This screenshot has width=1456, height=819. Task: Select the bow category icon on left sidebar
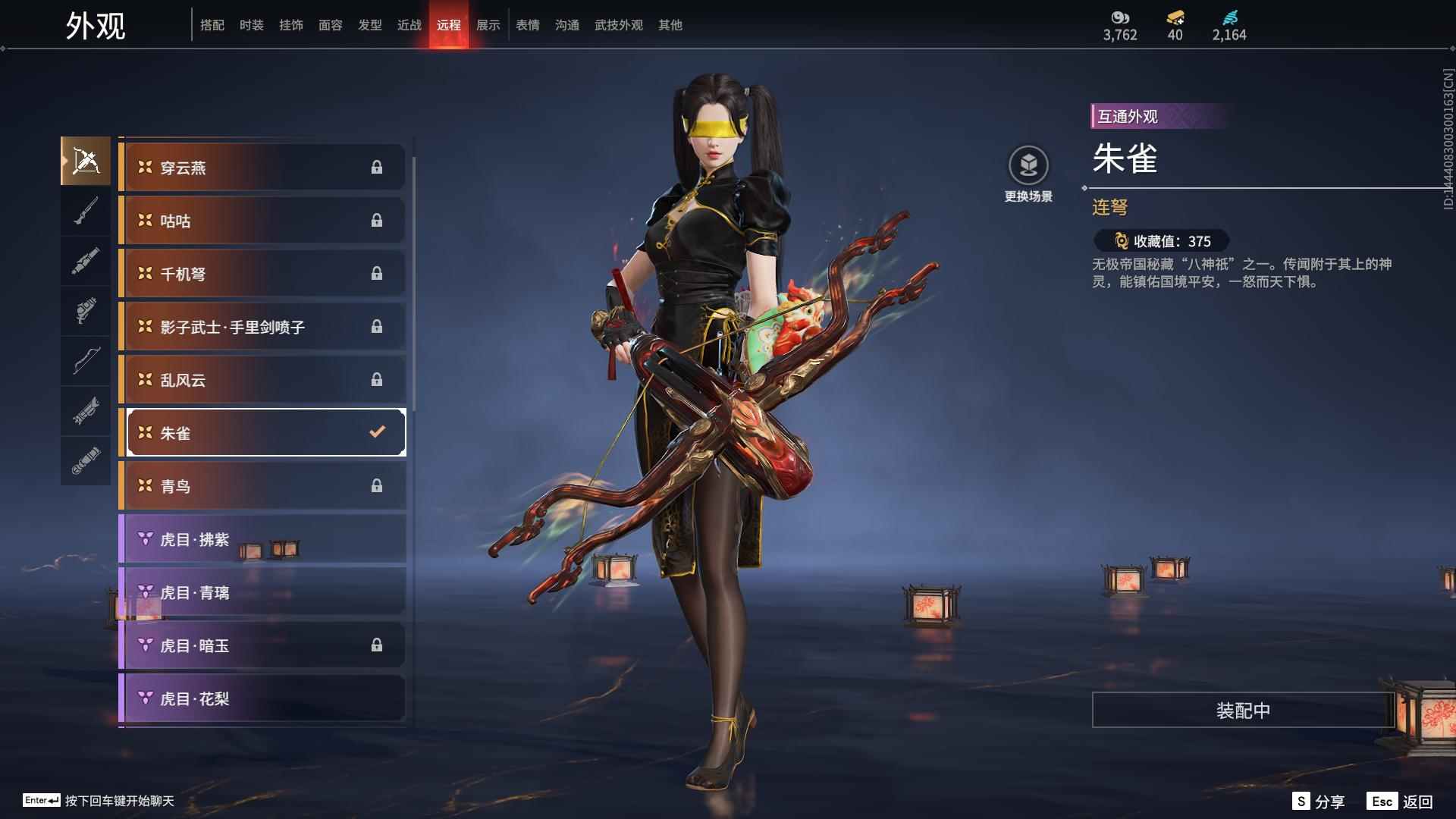86,362
